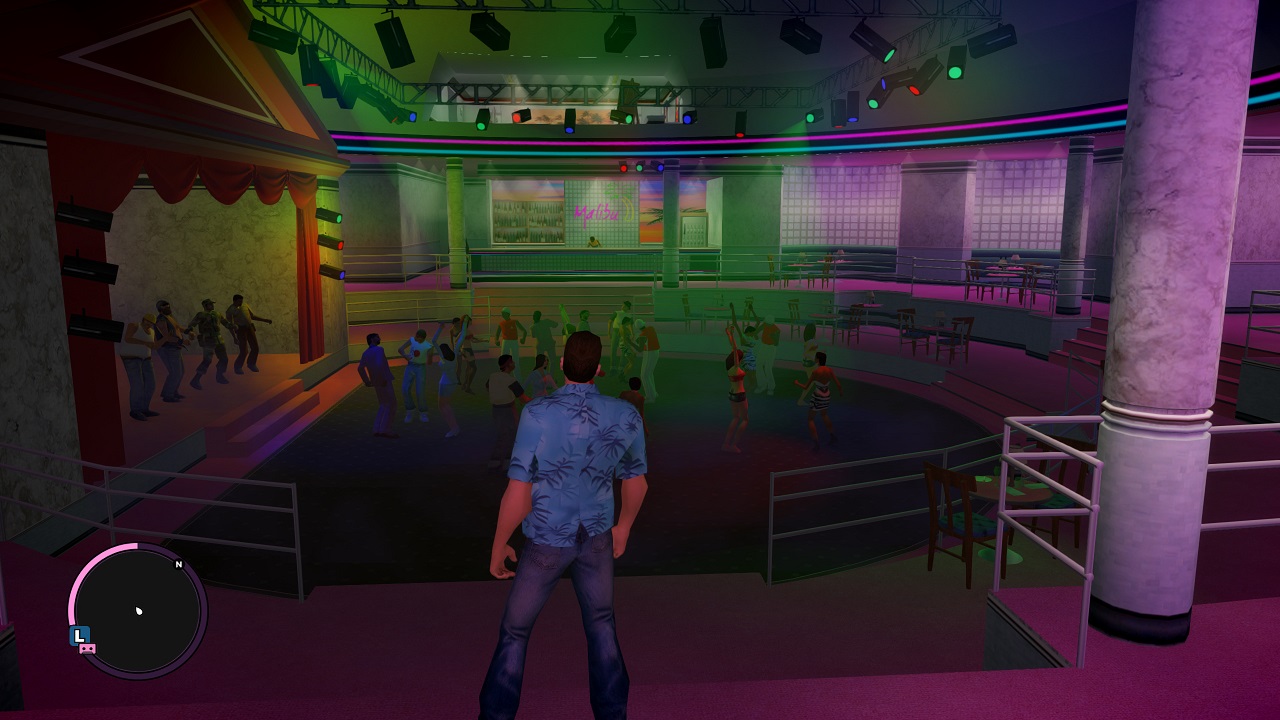The image size is (1280, 720).
Task: Click the cassette tape icon near the radar
Action: [x=87, y=649]
